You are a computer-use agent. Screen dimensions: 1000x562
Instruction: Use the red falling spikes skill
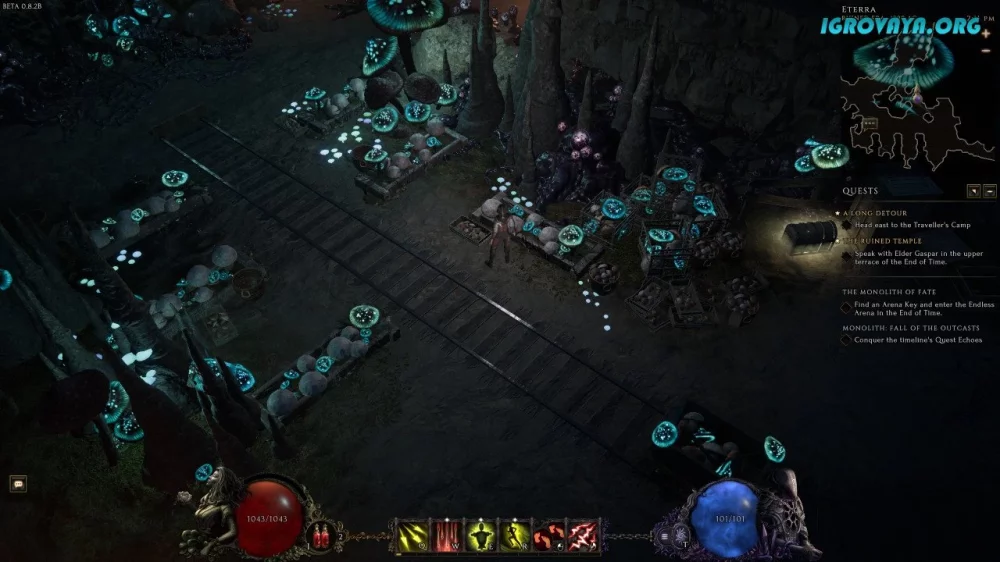point(446,535)
